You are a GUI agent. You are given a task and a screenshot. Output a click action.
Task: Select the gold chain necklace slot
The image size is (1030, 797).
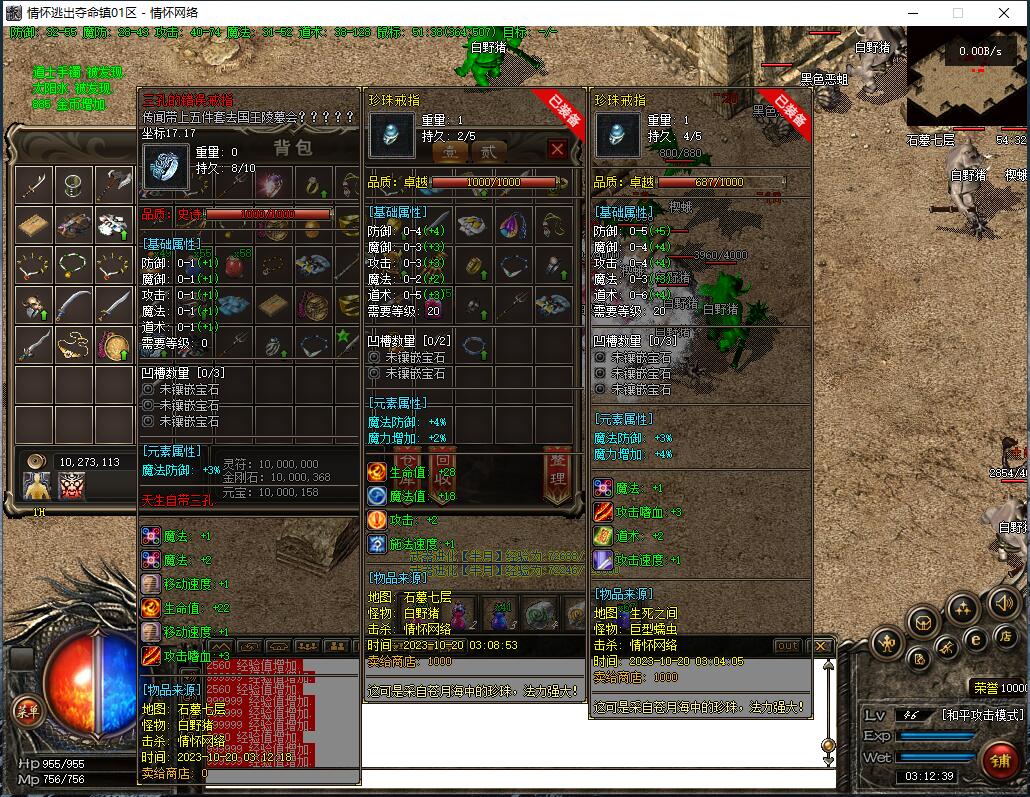[x=74, y=345]
